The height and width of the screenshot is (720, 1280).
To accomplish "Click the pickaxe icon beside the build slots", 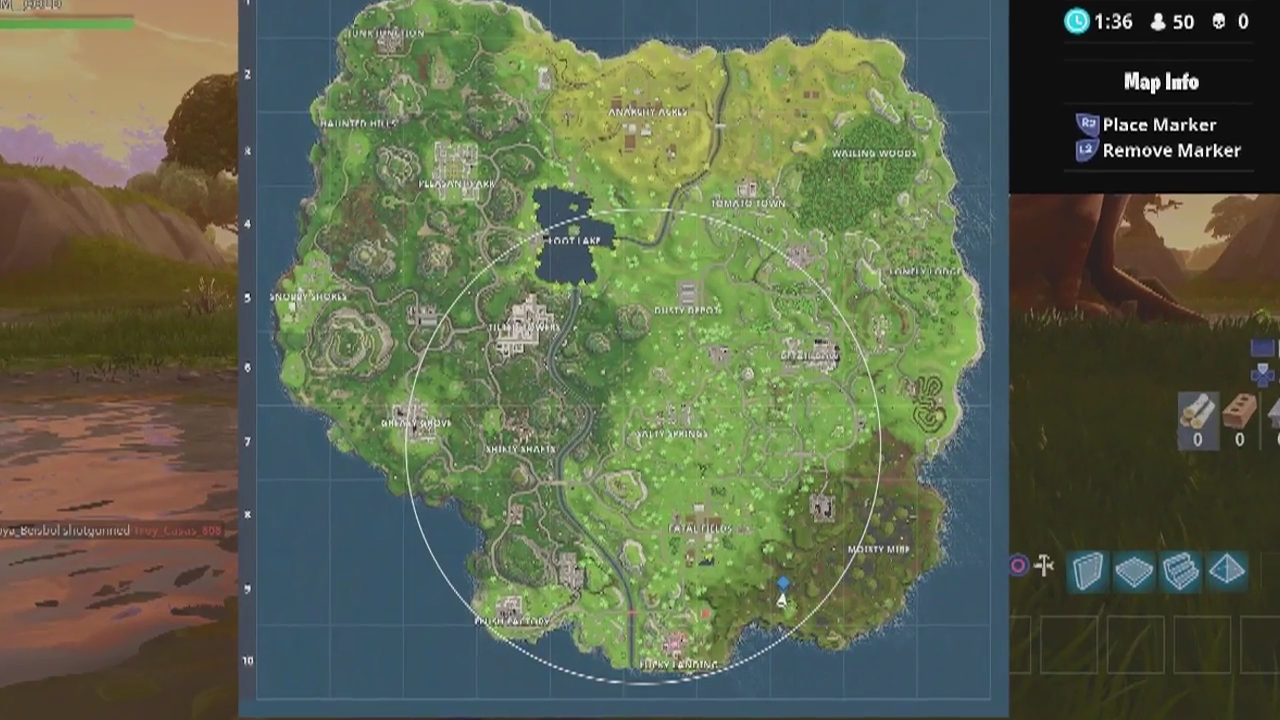I will click(1044, 566).
